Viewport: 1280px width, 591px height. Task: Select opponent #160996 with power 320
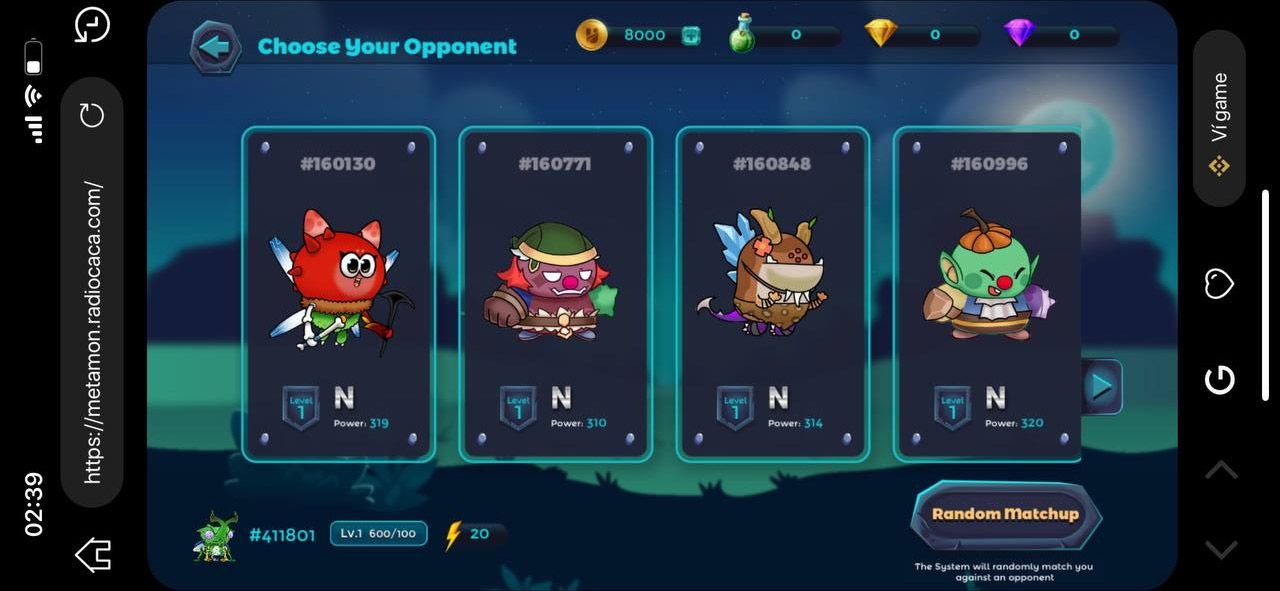988,294
